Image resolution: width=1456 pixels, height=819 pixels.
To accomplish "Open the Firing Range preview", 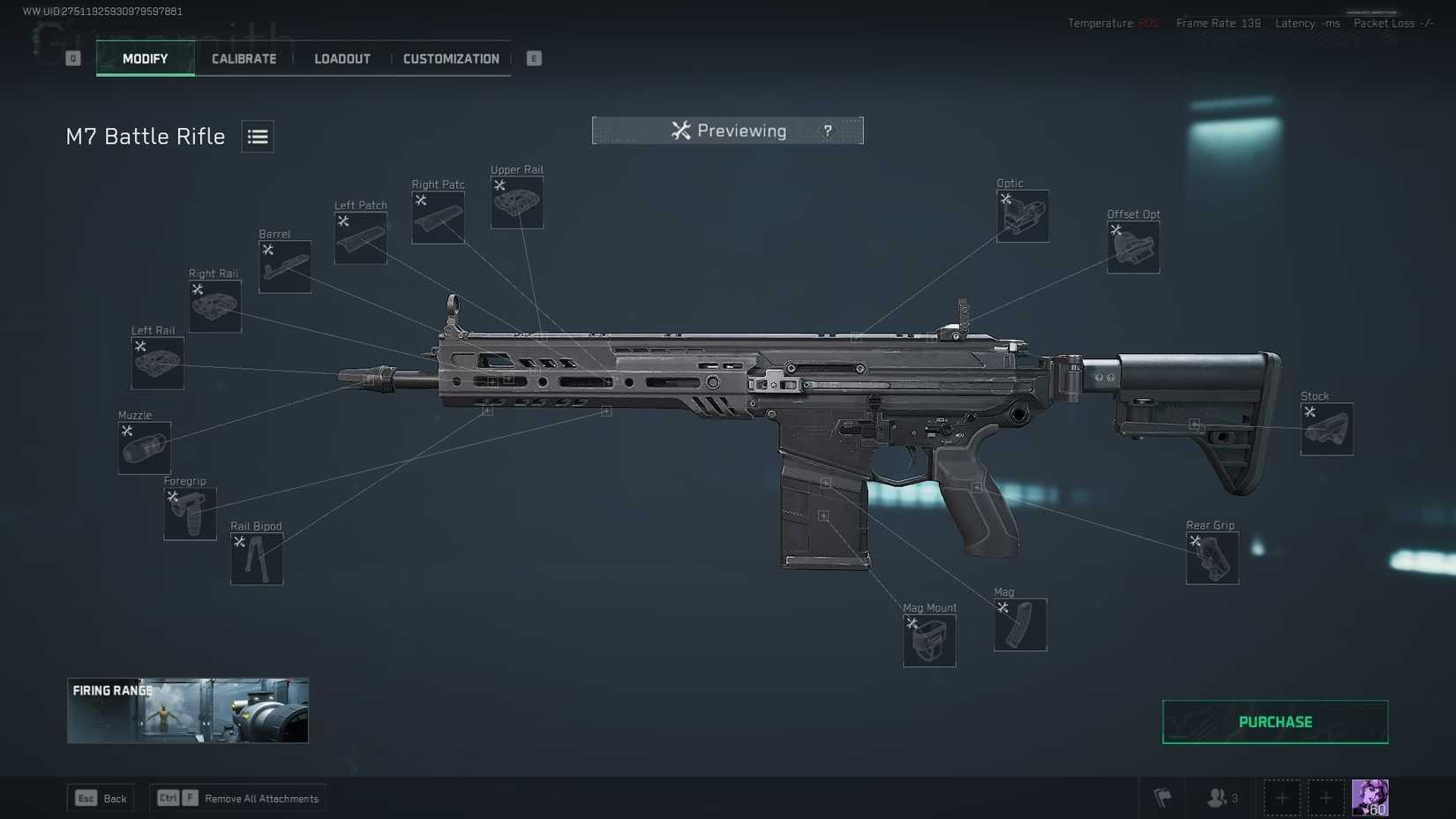I will pos(187,710).
